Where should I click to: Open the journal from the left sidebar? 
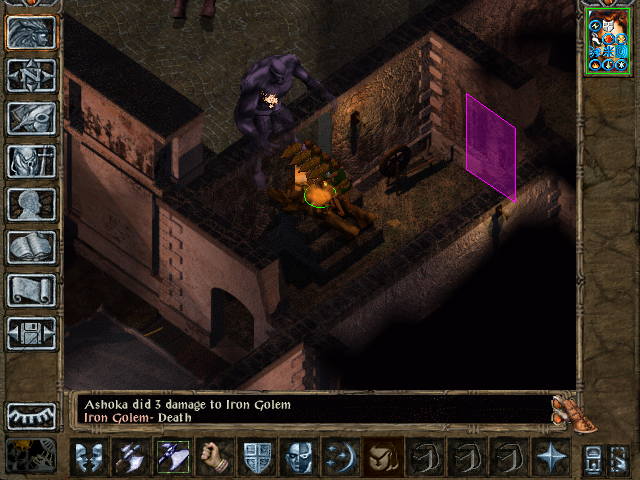pyautogui.click(x=32, y=118)
